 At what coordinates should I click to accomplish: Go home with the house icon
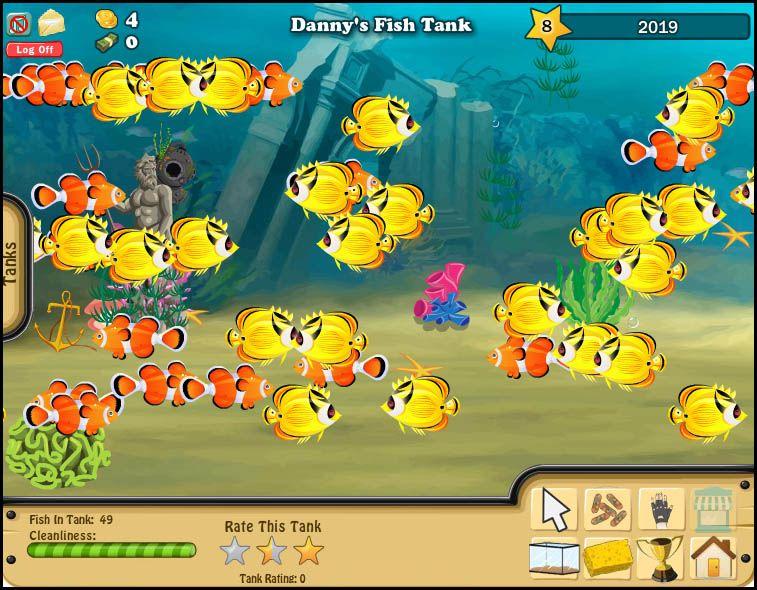(x=713, y=558)
